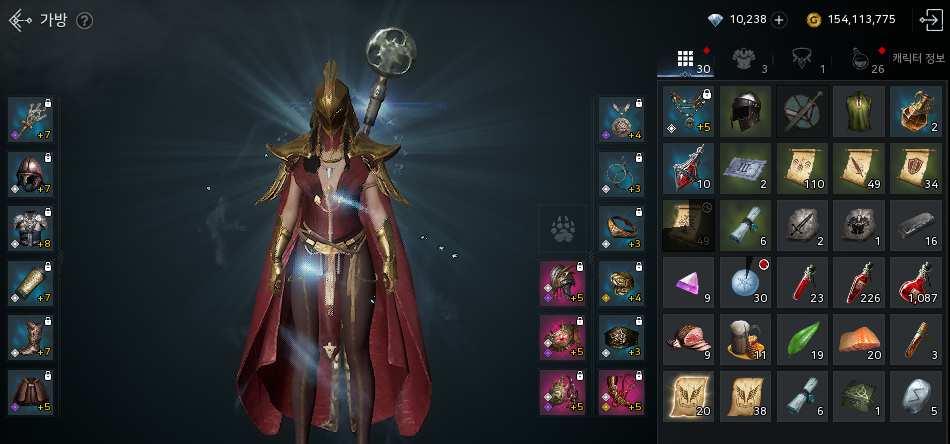Select the equipped staff weapon slot
950x444 pixels.
click(31, 120)
